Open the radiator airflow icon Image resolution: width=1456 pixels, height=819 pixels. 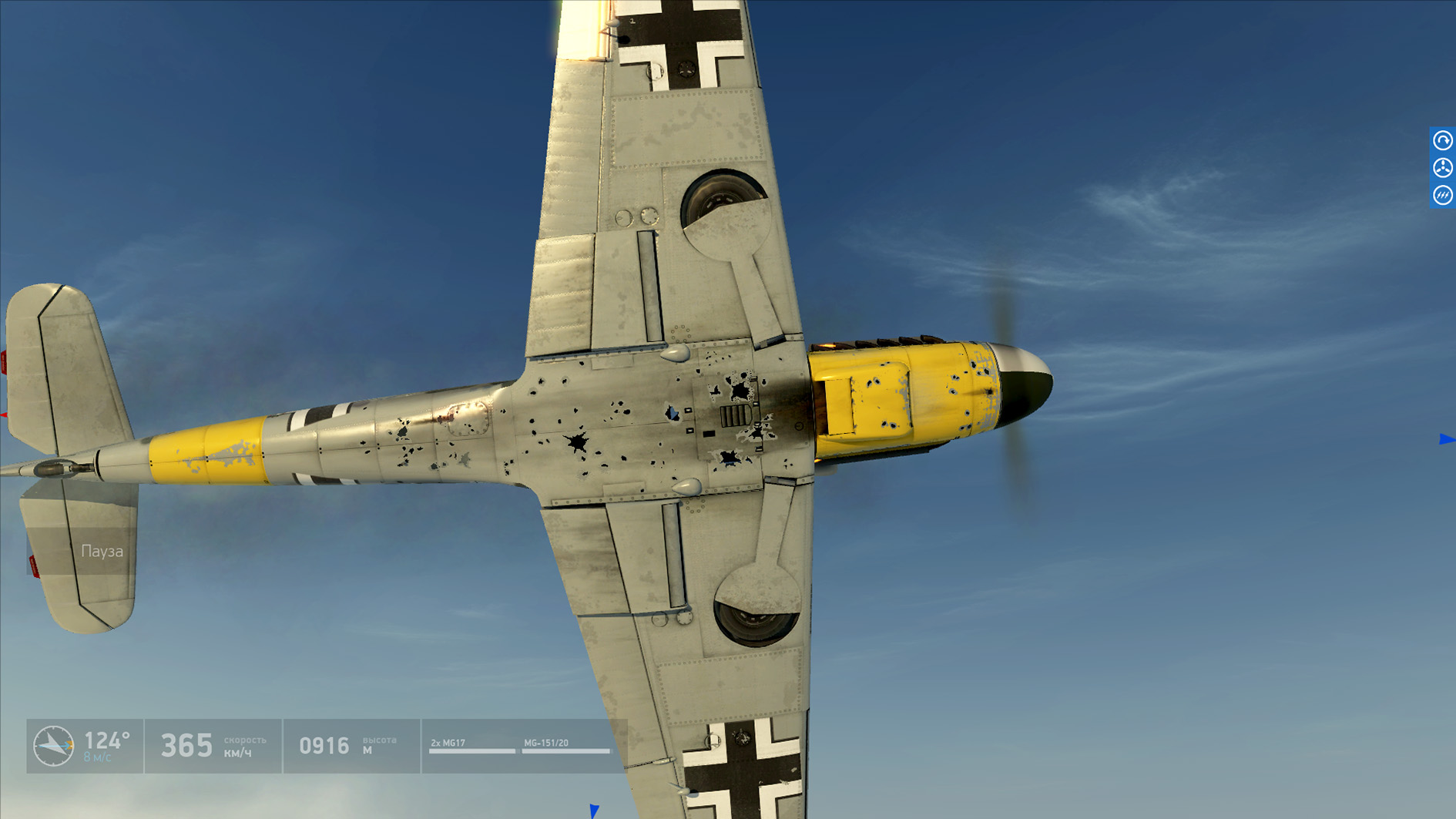pyautogui.click(x=1442, y=195)
